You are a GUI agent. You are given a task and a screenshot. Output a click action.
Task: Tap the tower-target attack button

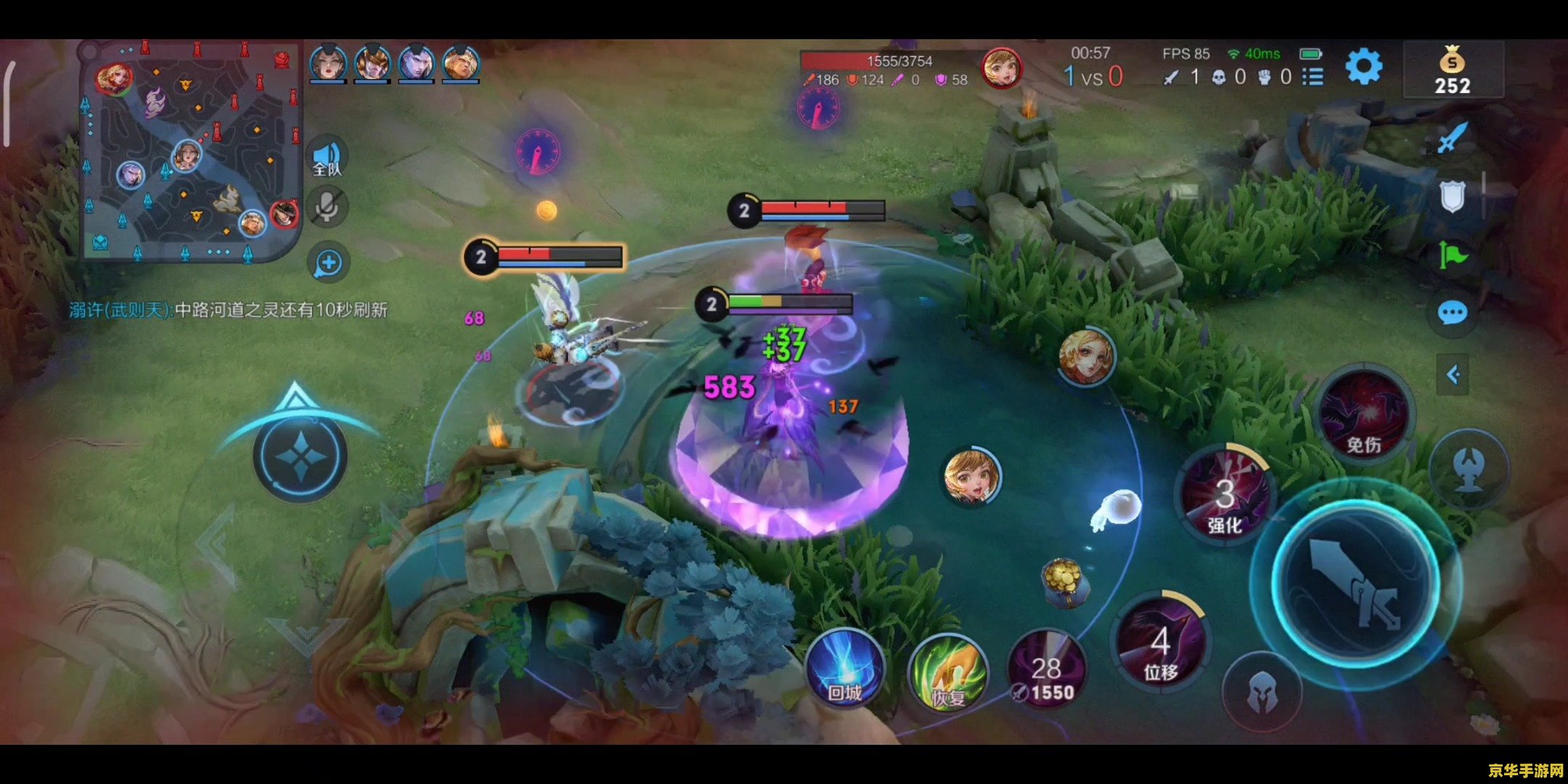1470,469
